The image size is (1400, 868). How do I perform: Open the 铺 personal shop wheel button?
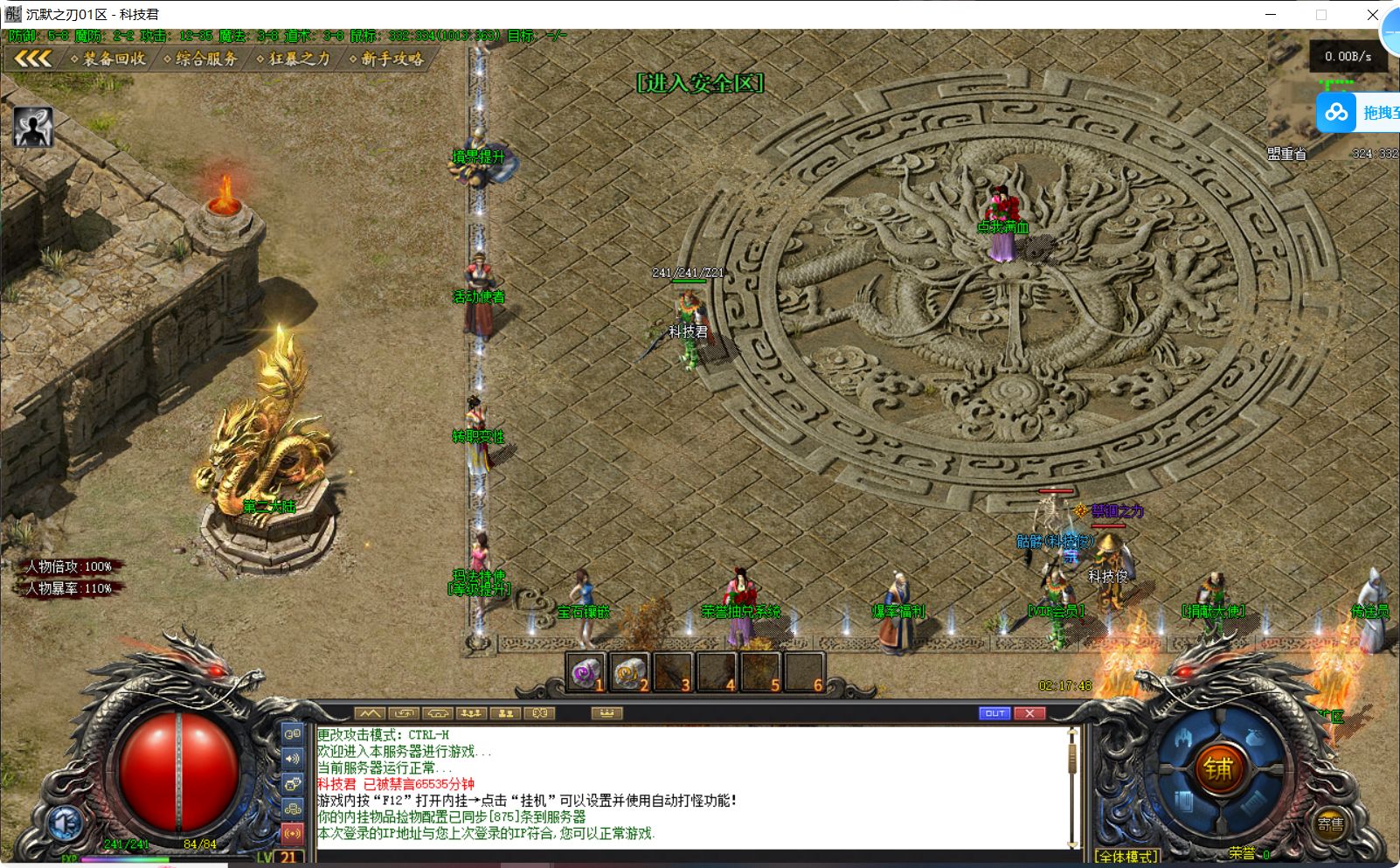pos(1217,768)
